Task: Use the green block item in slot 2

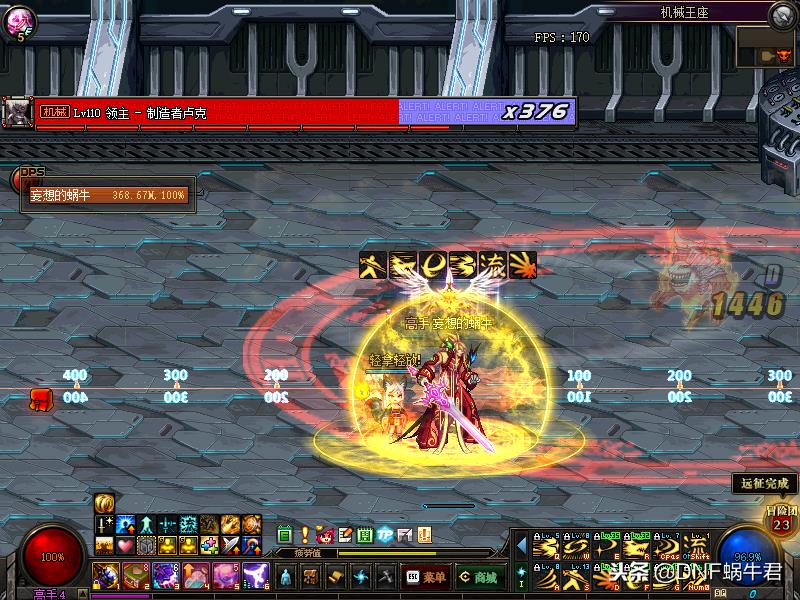Action: (135, 575)
